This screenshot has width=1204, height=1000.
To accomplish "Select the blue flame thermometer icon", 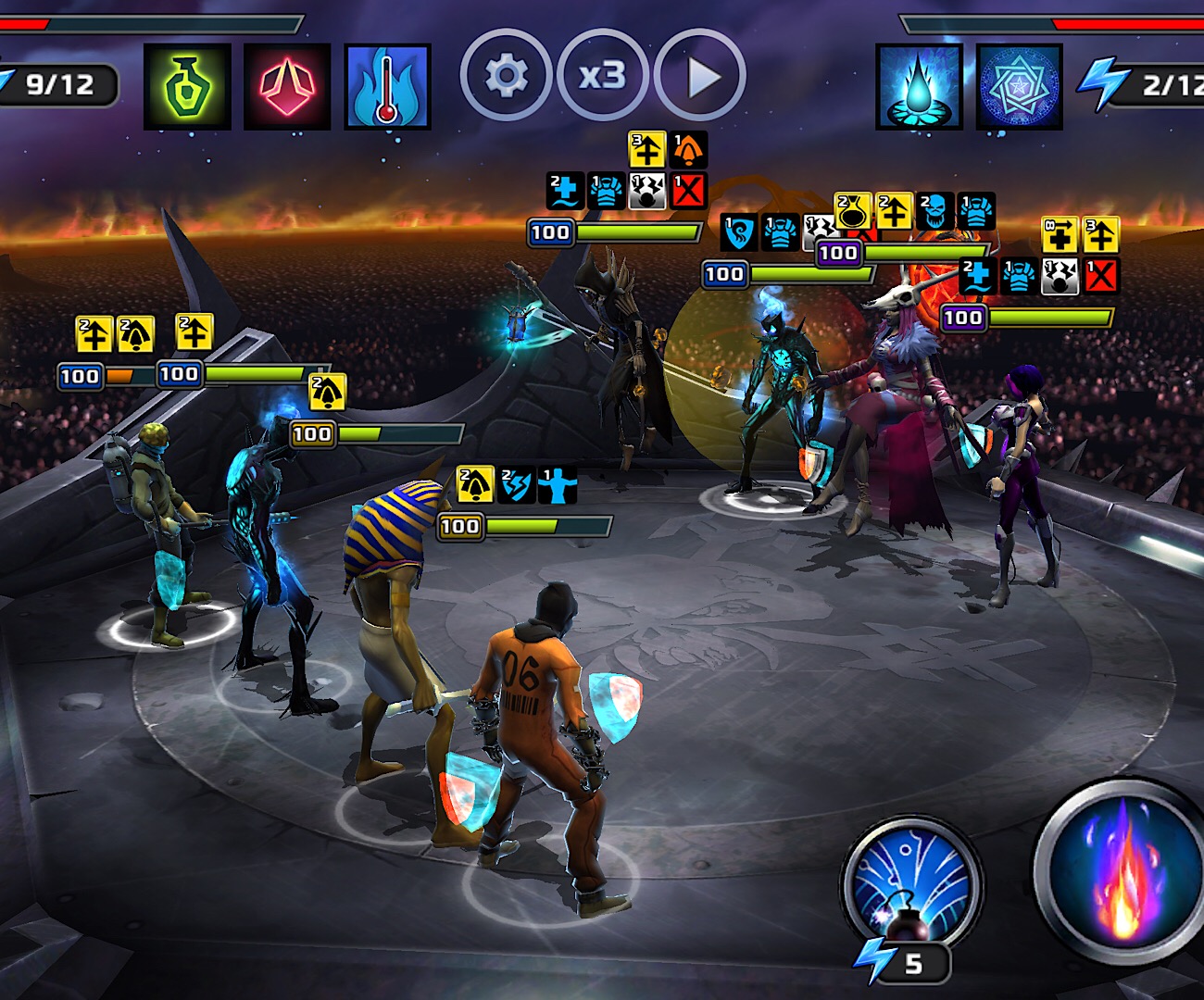I will pyautogui.click(x=387, y=86).
